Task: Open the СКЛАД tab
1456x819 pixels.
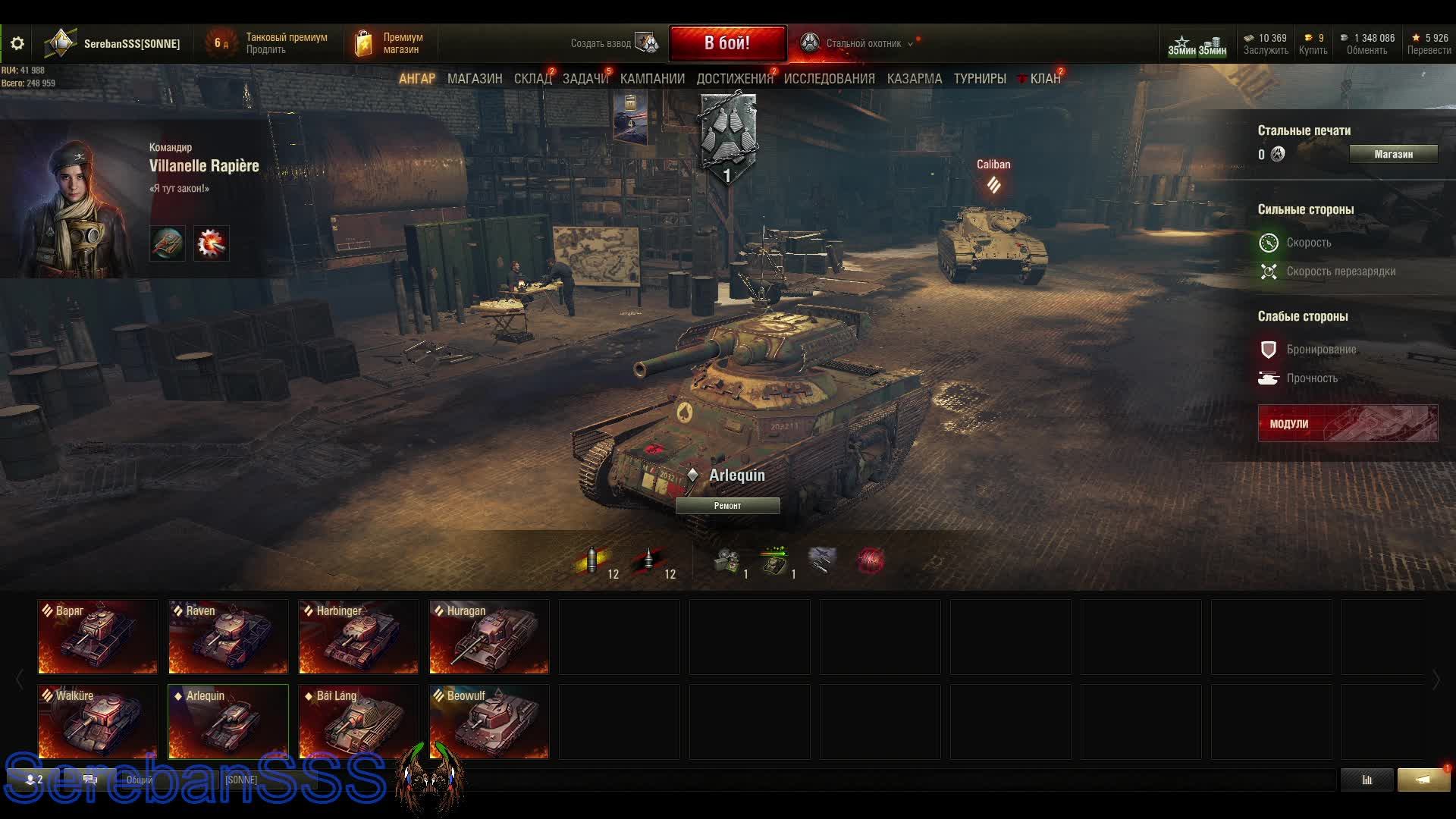Action: tap(532, 79)
